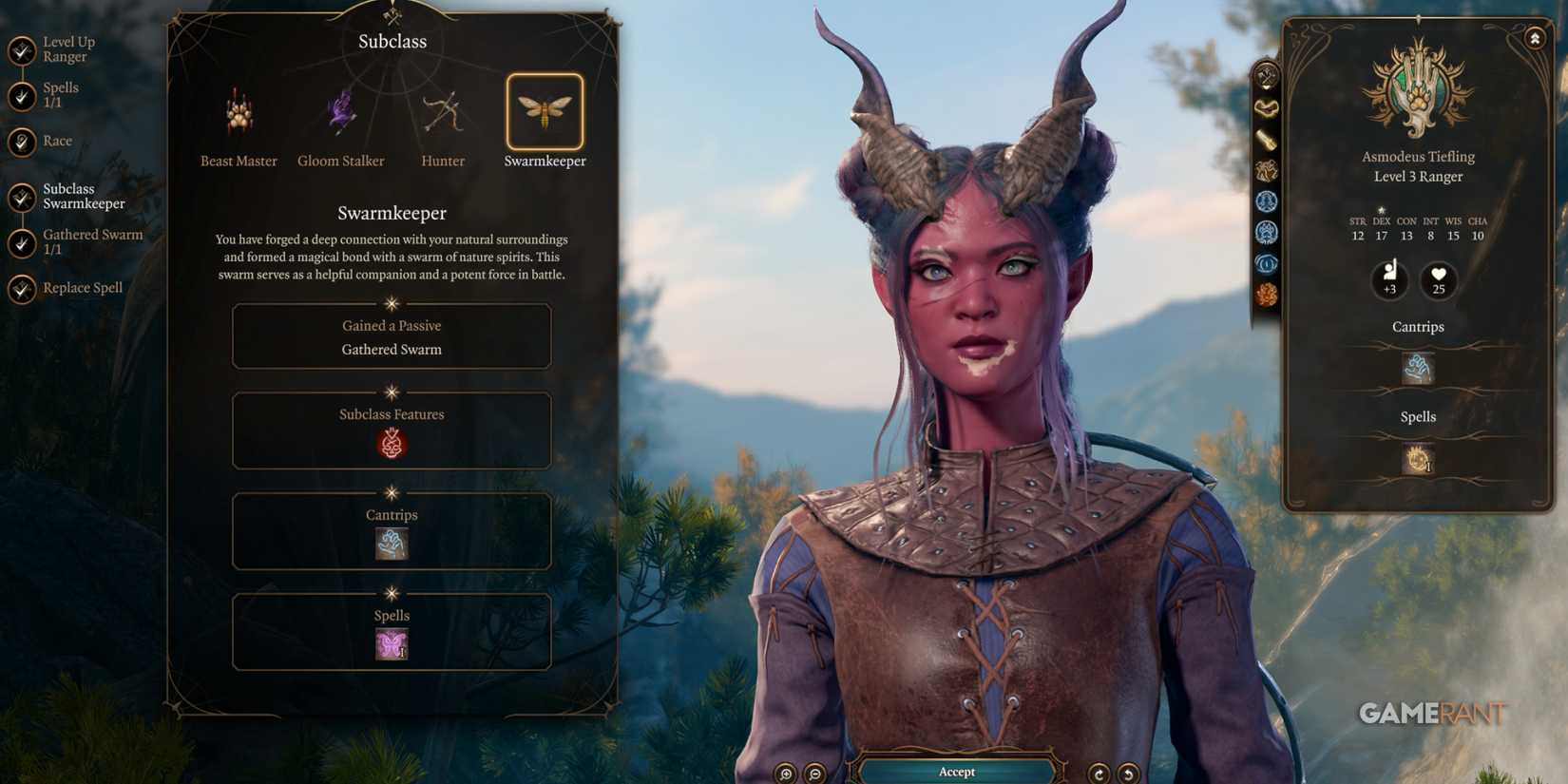The height and width of the screenshot is (784, 1568).
Task: Select the Gathered Swarm 1/1 step
Action: 21,240
